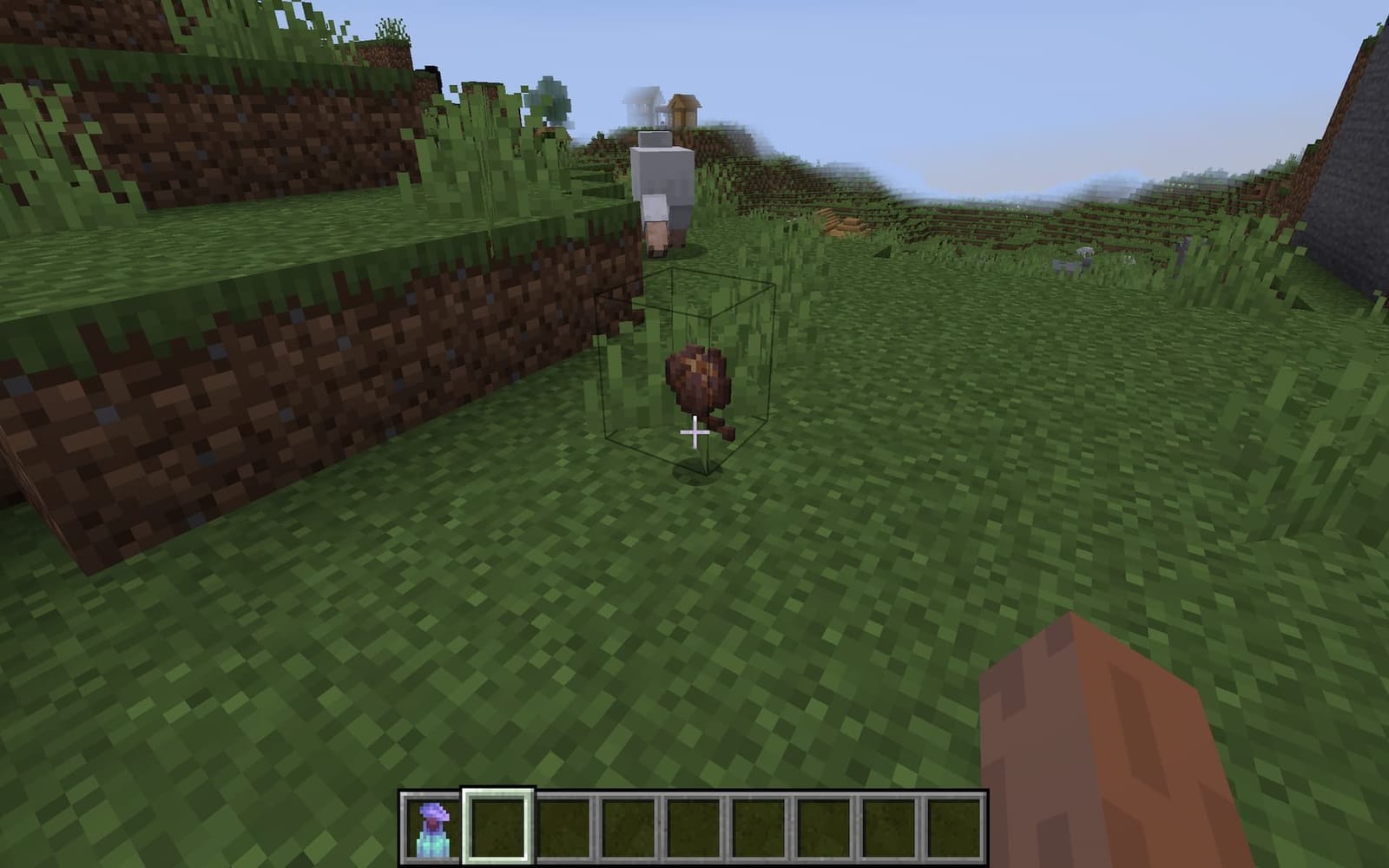Click the white sheep grazing uphill
The width and height of the screenshot is (1389, 868).
click(664, 187)
